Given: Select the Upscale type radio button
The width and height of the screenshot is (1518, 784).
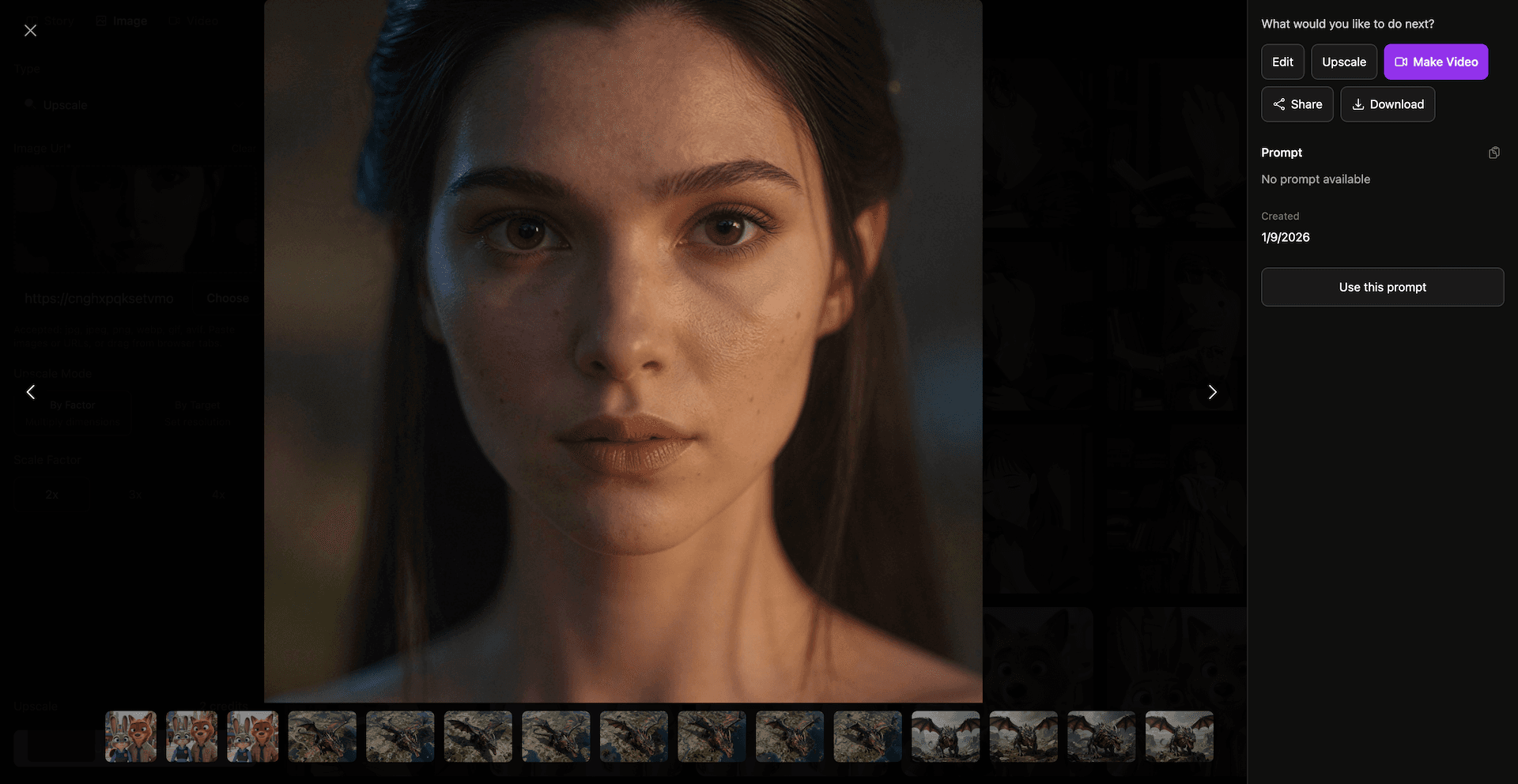Looking at the screenshot, I should (x=28, y=104).
